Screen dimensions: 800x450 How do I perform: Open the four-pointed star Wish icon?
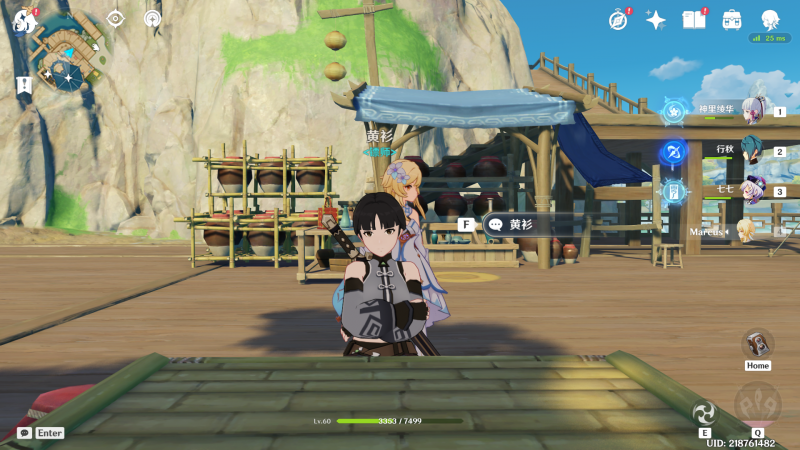656,19
